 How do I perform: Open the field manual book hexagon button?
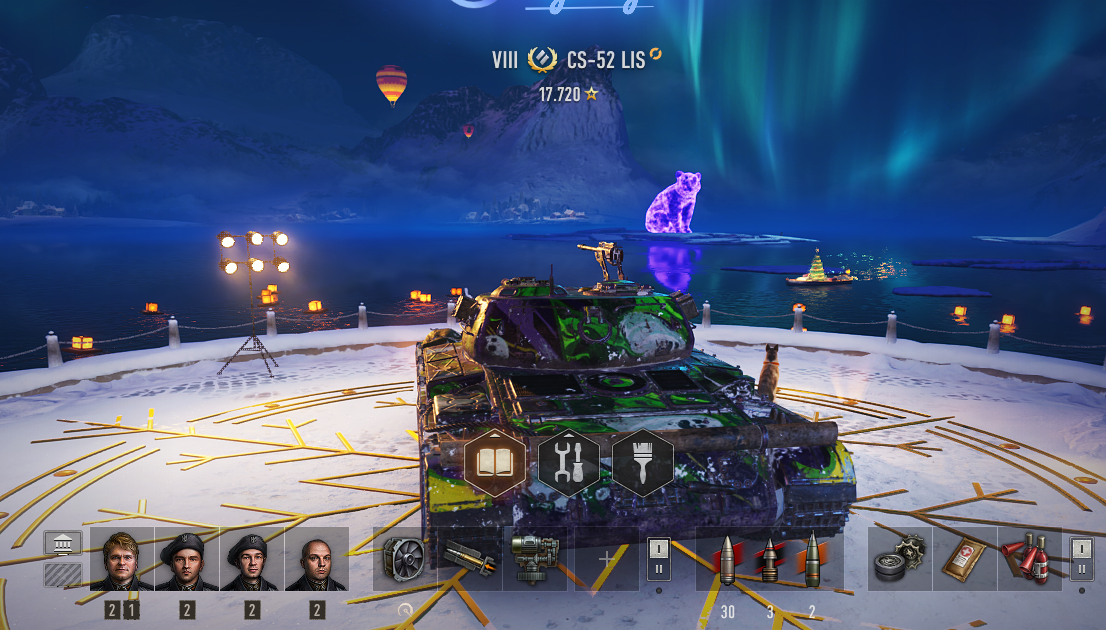[x=495, y=463]
